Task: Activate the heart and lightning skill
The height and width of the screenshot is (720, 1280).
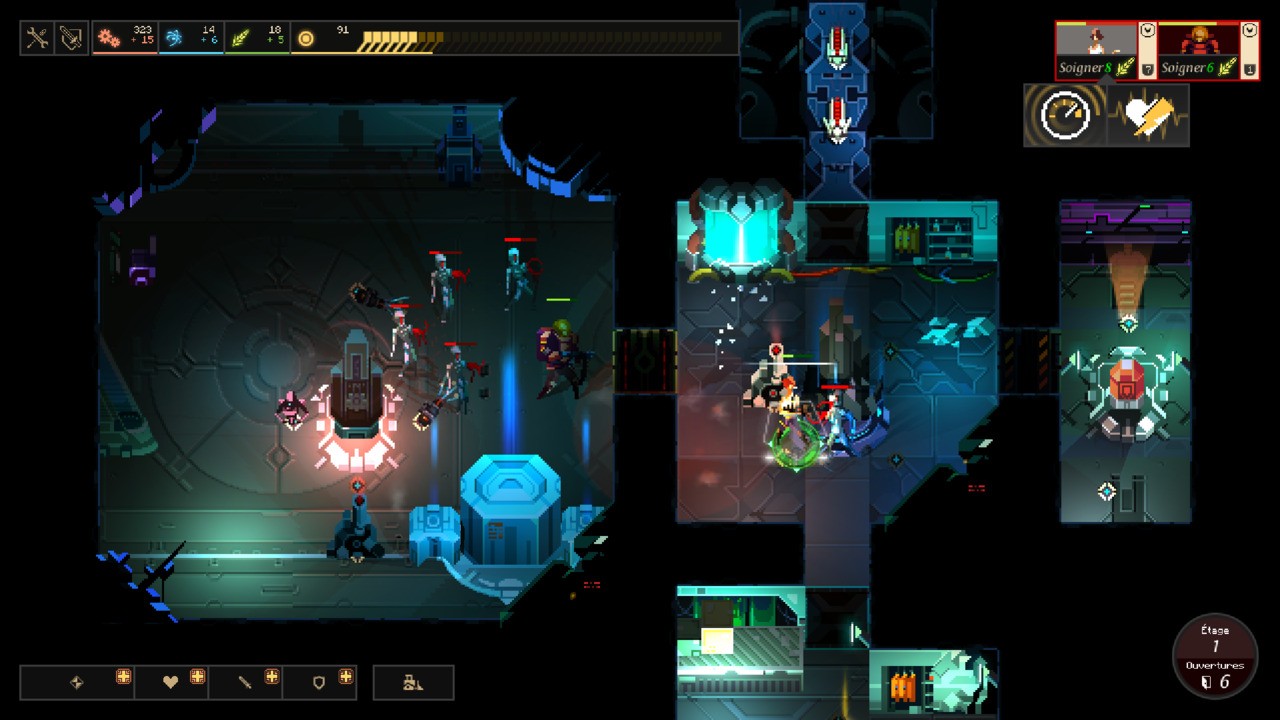Action: (1148, 116)
